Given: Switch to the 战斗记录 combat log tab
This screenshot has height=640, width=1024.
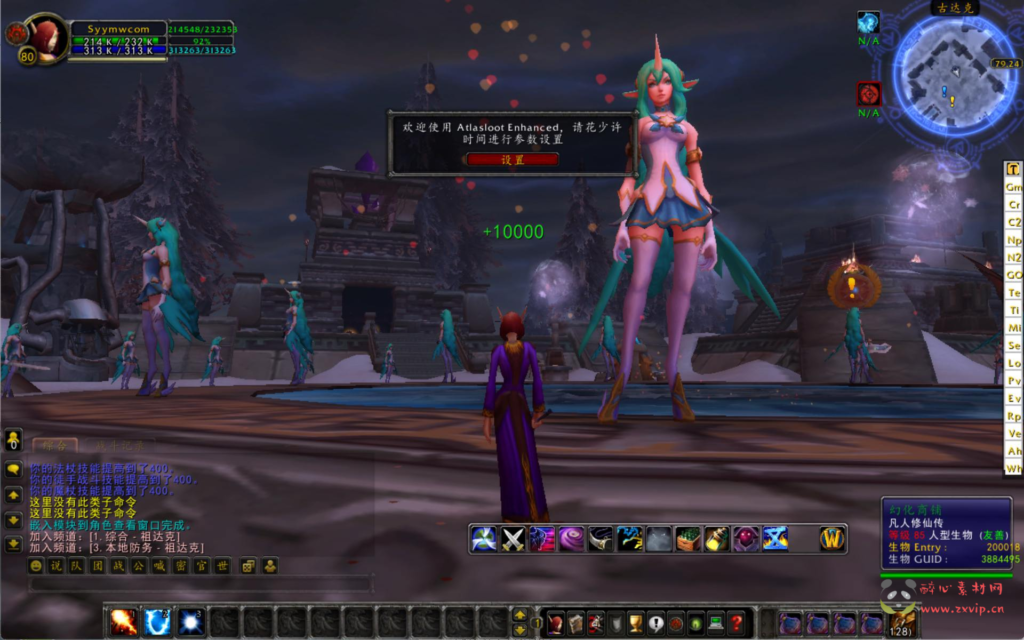Looking at the screenshot, I should point(113,445).
